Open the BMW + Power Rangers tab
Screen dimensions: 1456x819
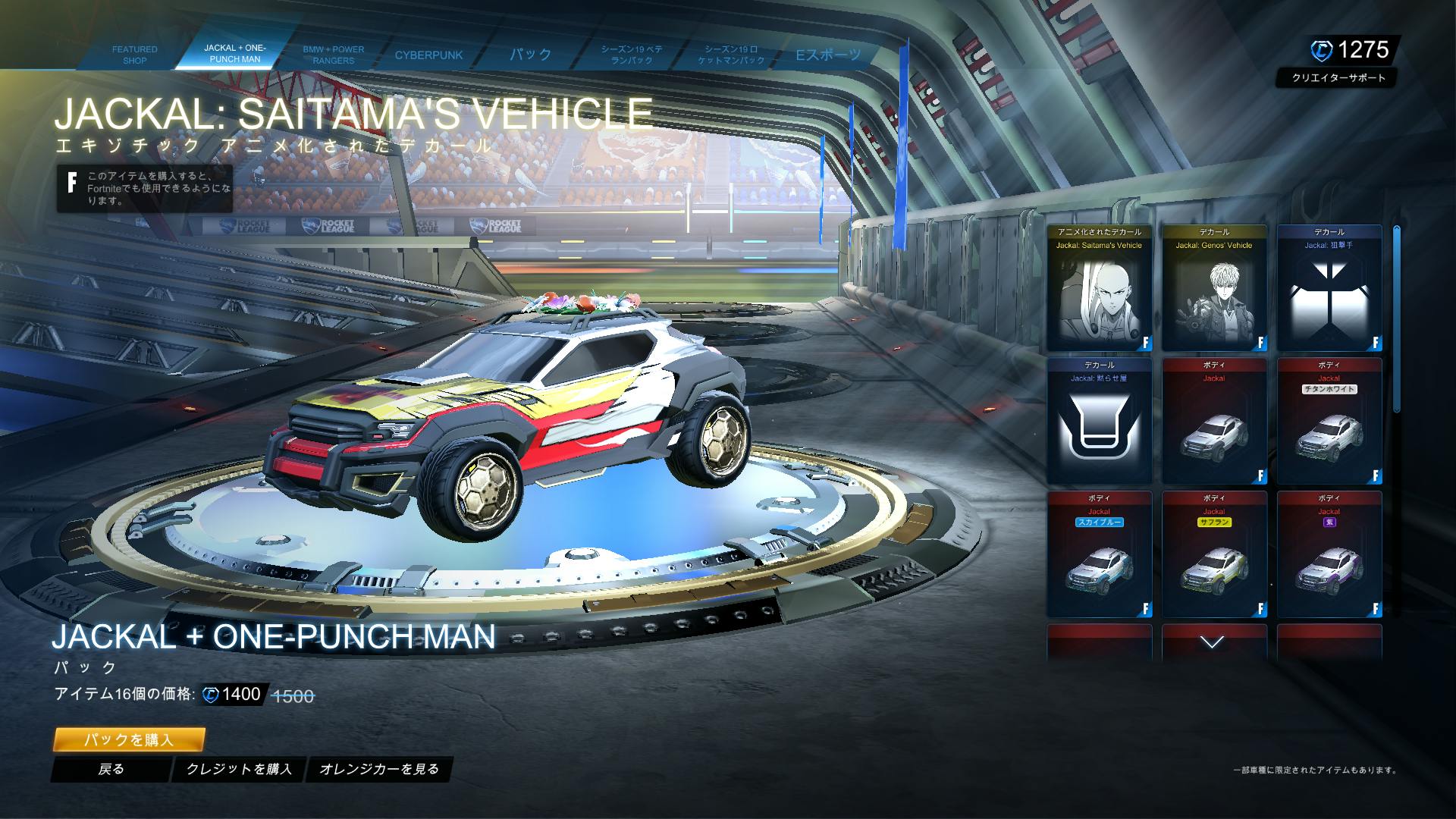(x=333, y=55)
